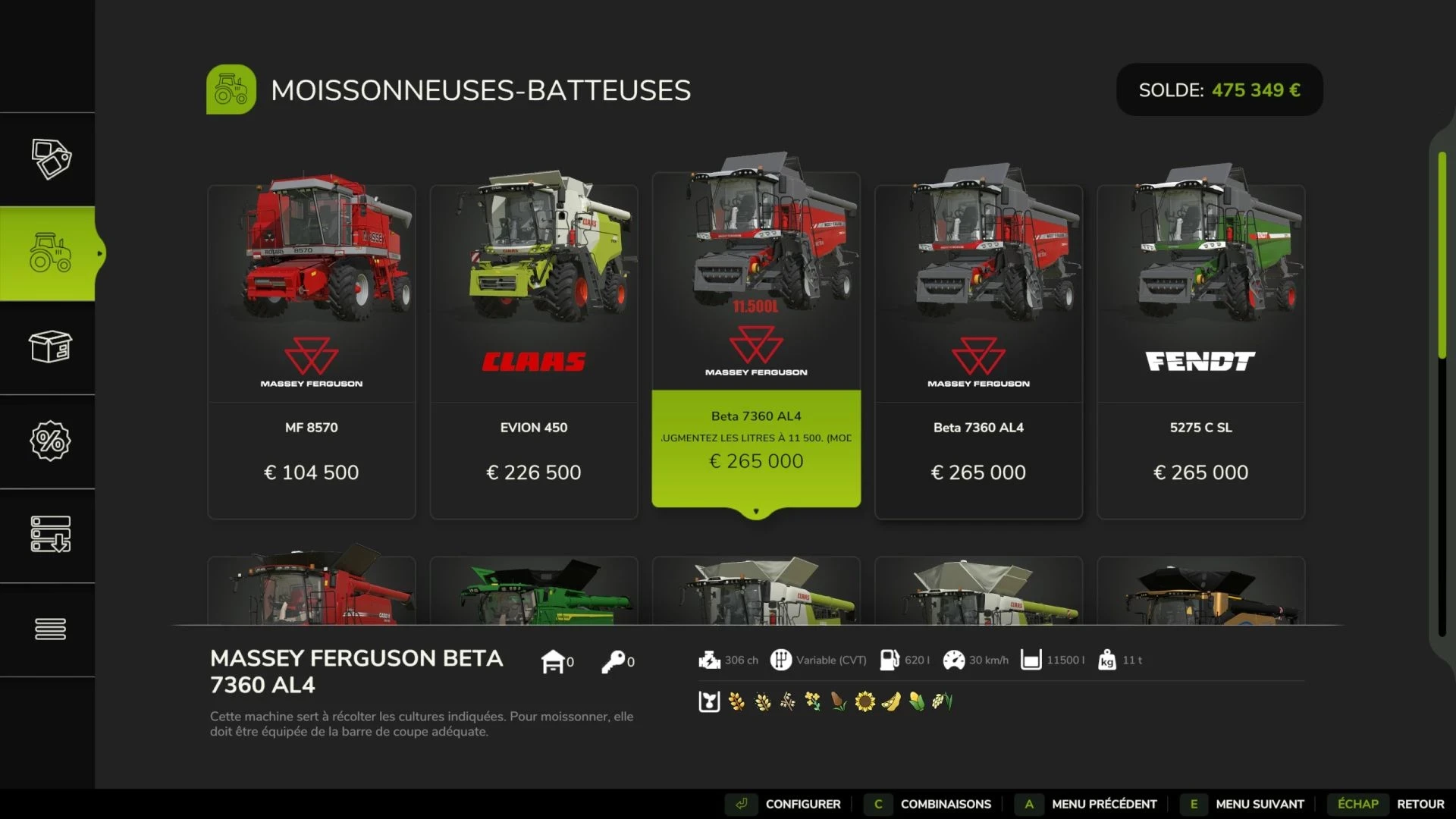This screenshot has height=819, width=1456.
Task: Click the engine power icon showing 306 ch
Action: coord(709,660)
